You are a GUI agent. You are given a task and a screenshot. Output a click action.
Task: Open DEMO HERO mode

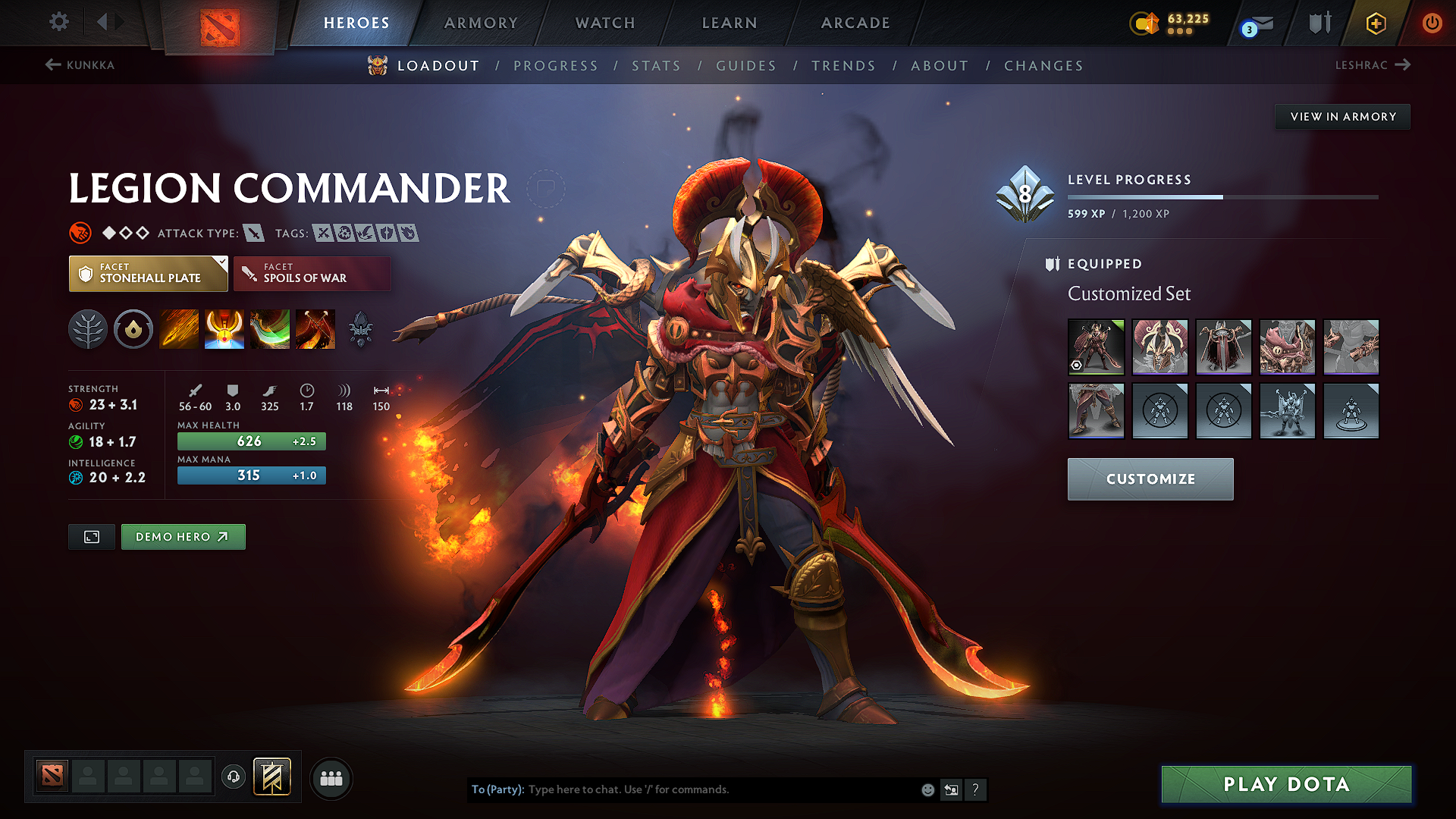point(183,536)
